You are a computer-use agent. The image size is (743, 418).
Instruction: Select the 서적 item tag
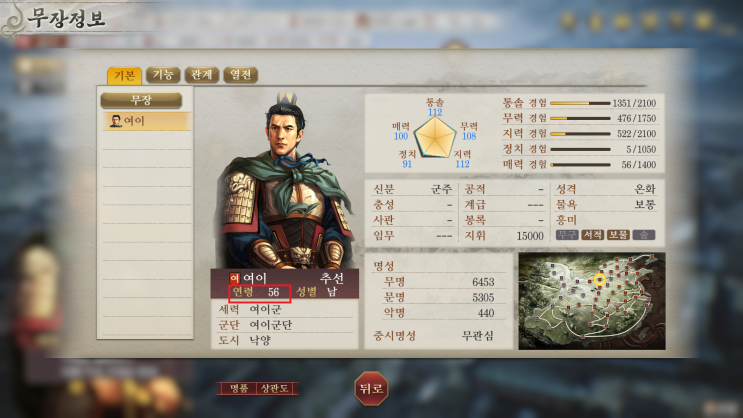(x=593, y=235)
